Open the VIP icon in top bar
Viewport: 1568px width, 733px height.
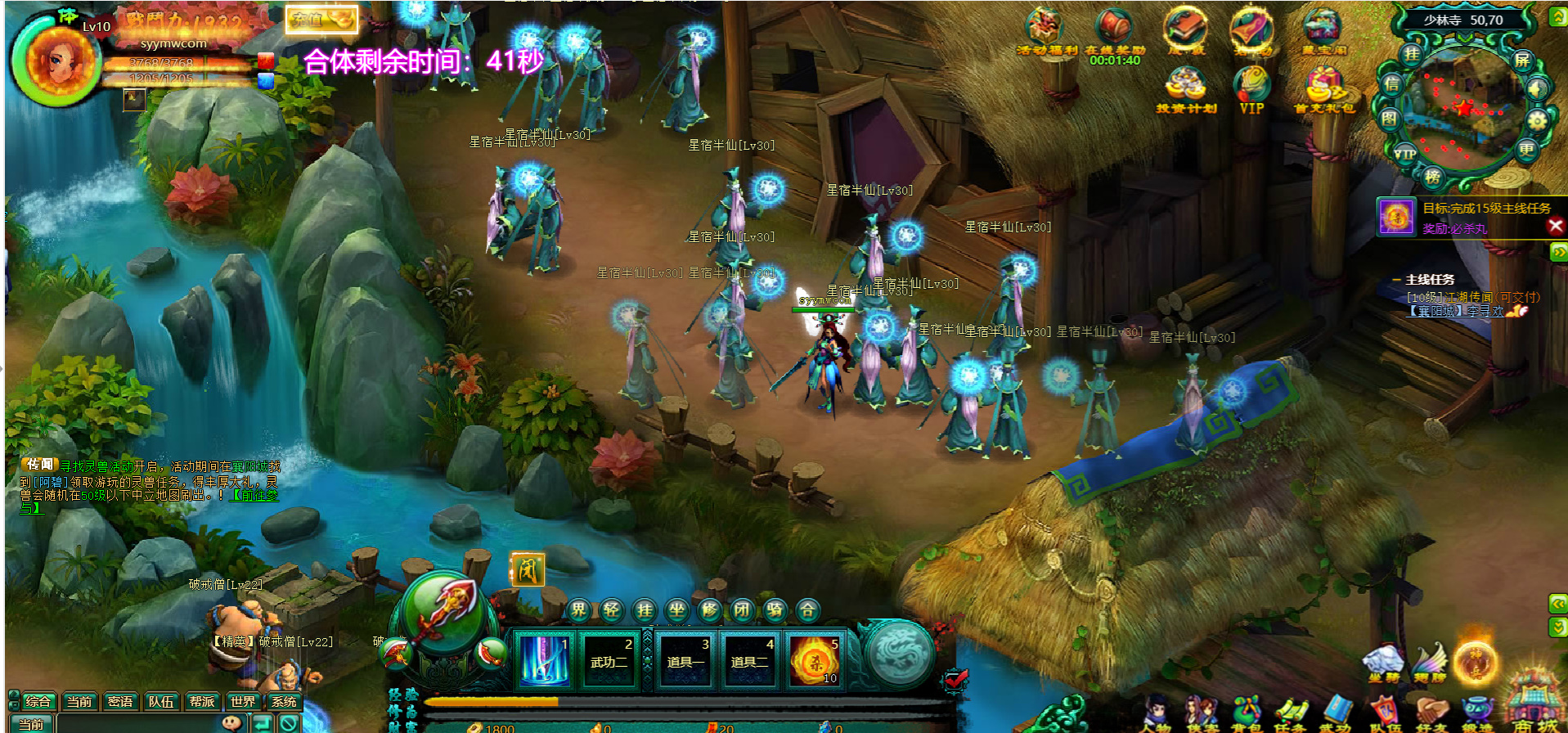tap(1251, 89)
